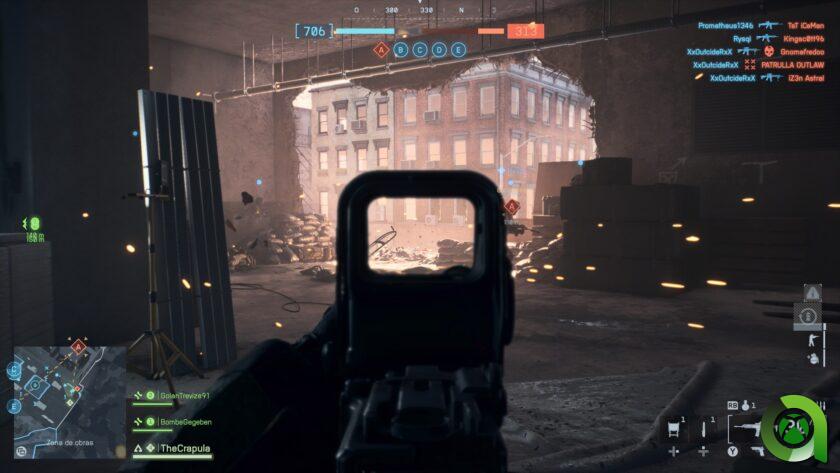Select objective B marker in top bar
The image size is (840, 473).
pos(401,49)
